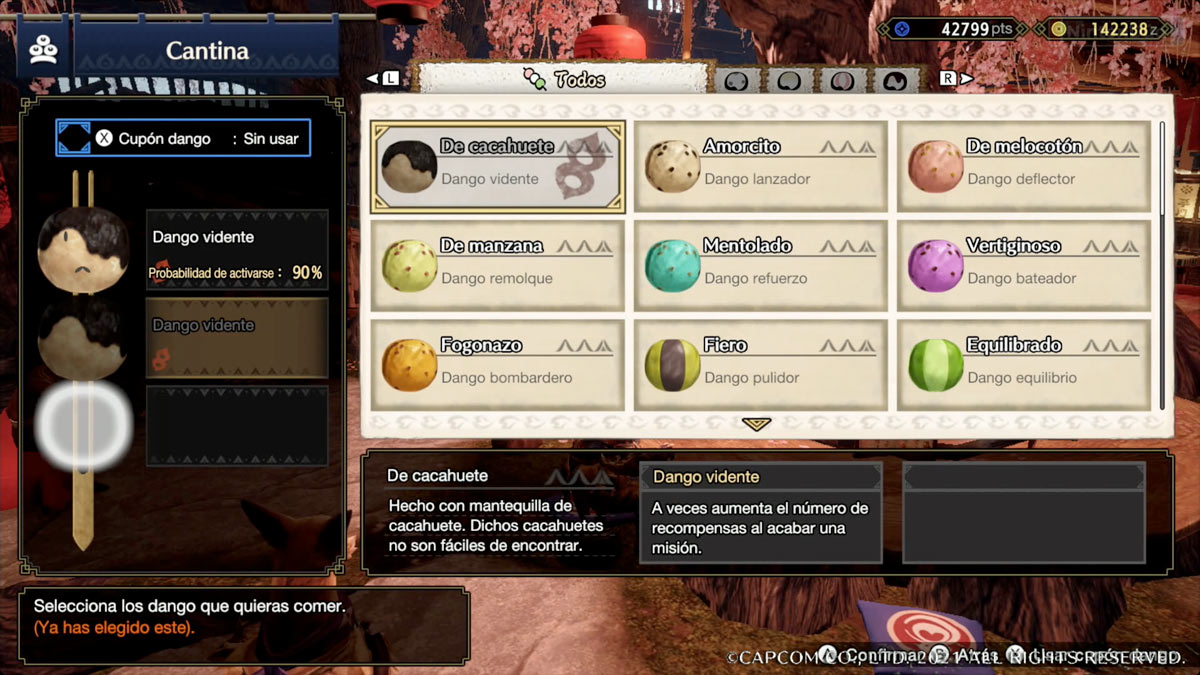Select the second skewer Dango vidente slot
The width and height of the screenshot is (1200, 675).
pos(237,337)
